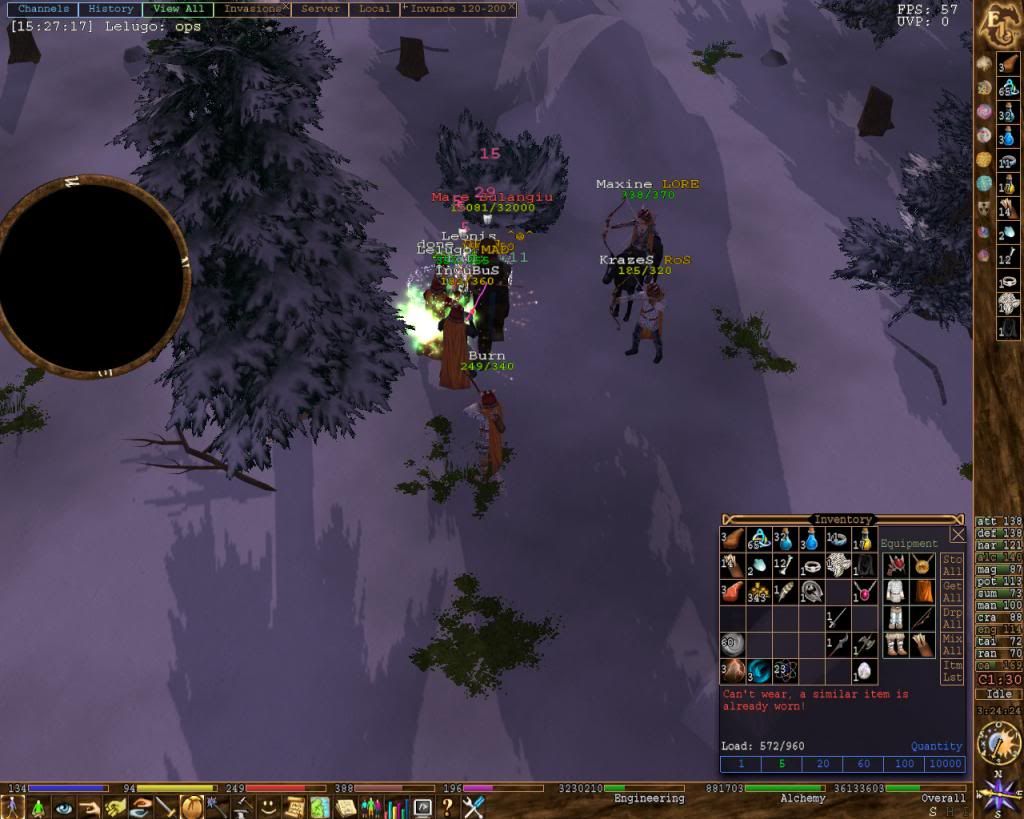Viewport: 1024px width, 819px height.
Task: Click the eye look-at action icon
Action: pyautogui.click(x=64, y=807)
